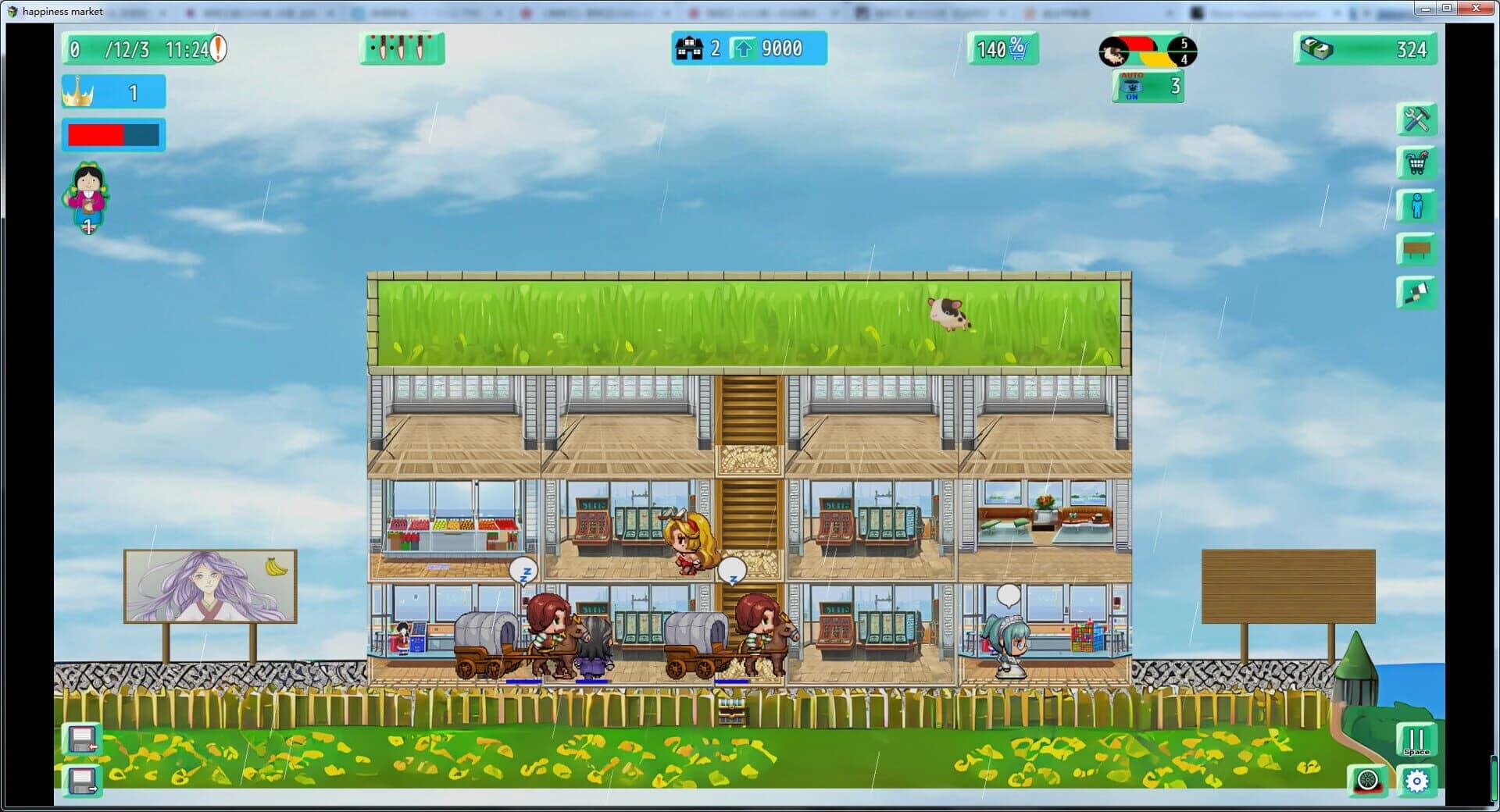This screenshot has width=1500, height=812.
Task: Open the tools and crafting menu
Action: (x=1416, y=119)
